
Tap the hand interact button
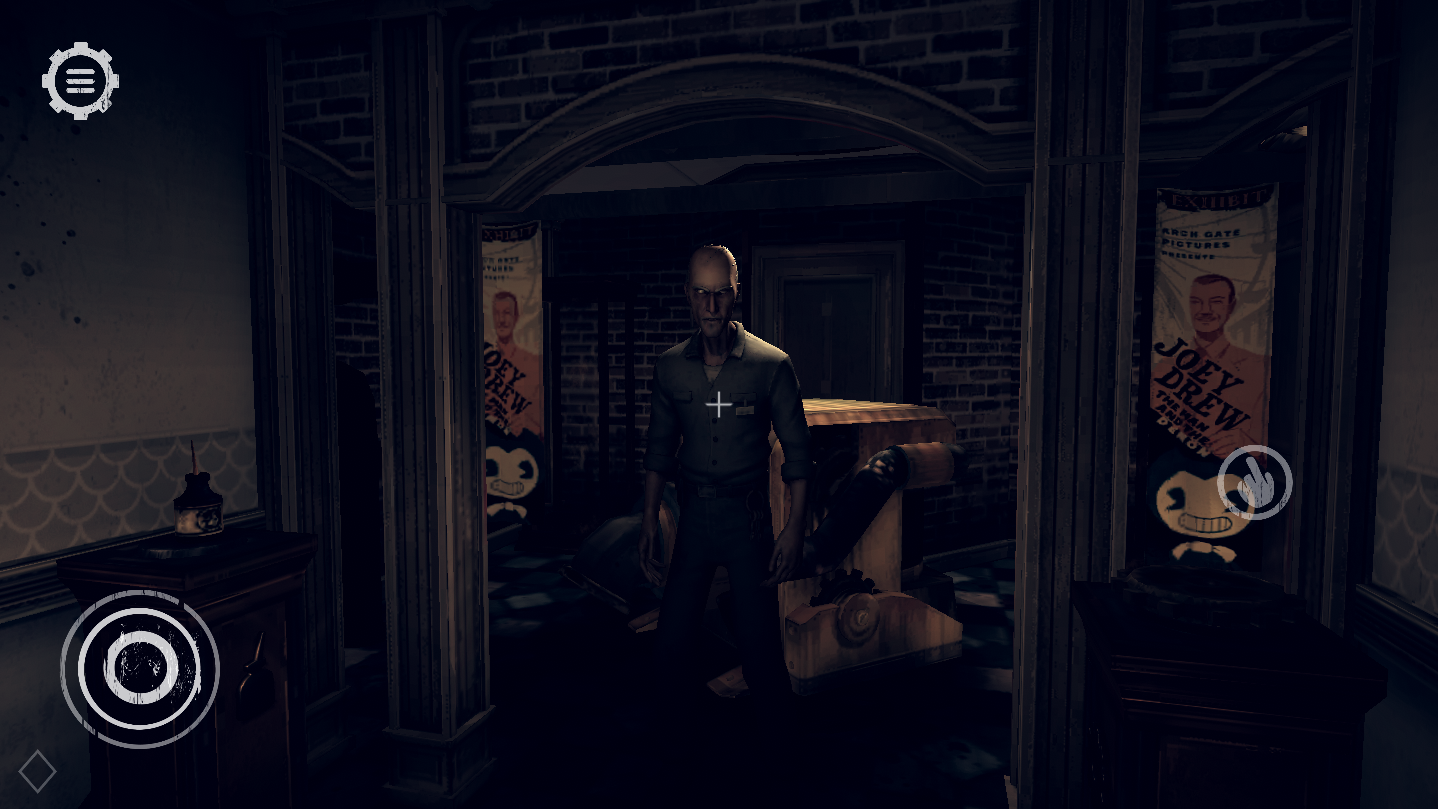[1253, 481]
